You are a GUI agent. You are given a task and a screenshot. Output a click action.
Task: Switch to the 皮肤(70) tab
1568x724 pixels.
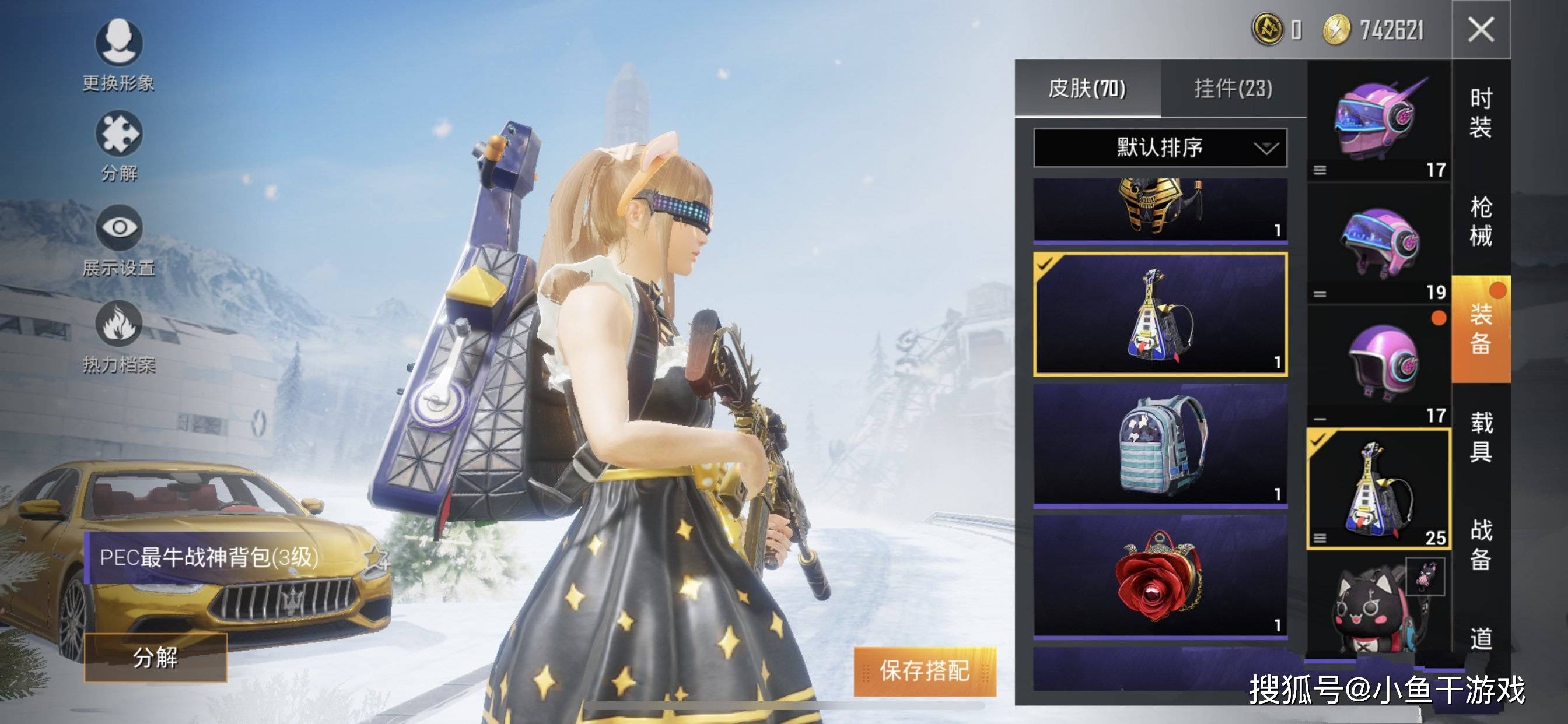[1087, 89]
